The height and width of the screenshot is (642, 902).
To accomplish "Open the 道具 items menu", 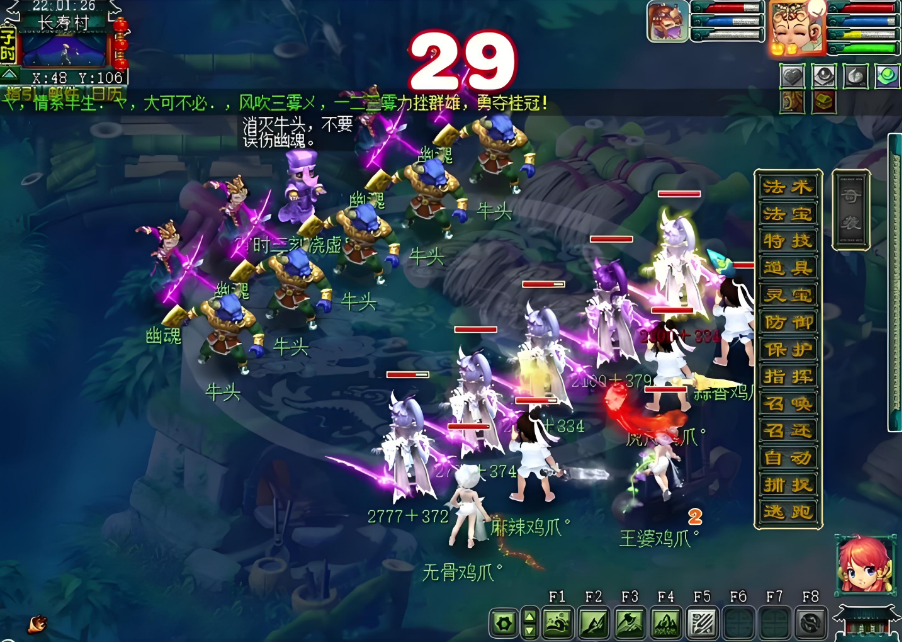I will click(789, 268).
